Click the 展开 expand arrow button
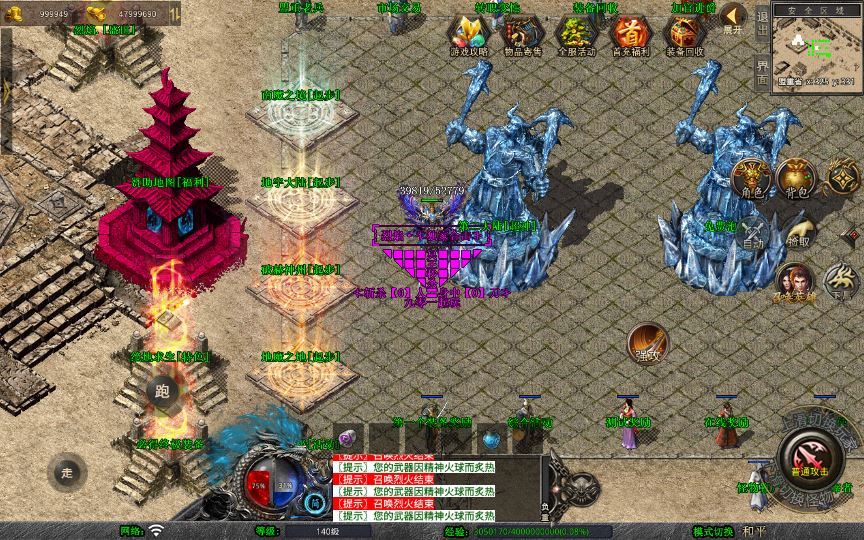The width and height of the screenshot is (864, 540). click(x=734, y=17)
